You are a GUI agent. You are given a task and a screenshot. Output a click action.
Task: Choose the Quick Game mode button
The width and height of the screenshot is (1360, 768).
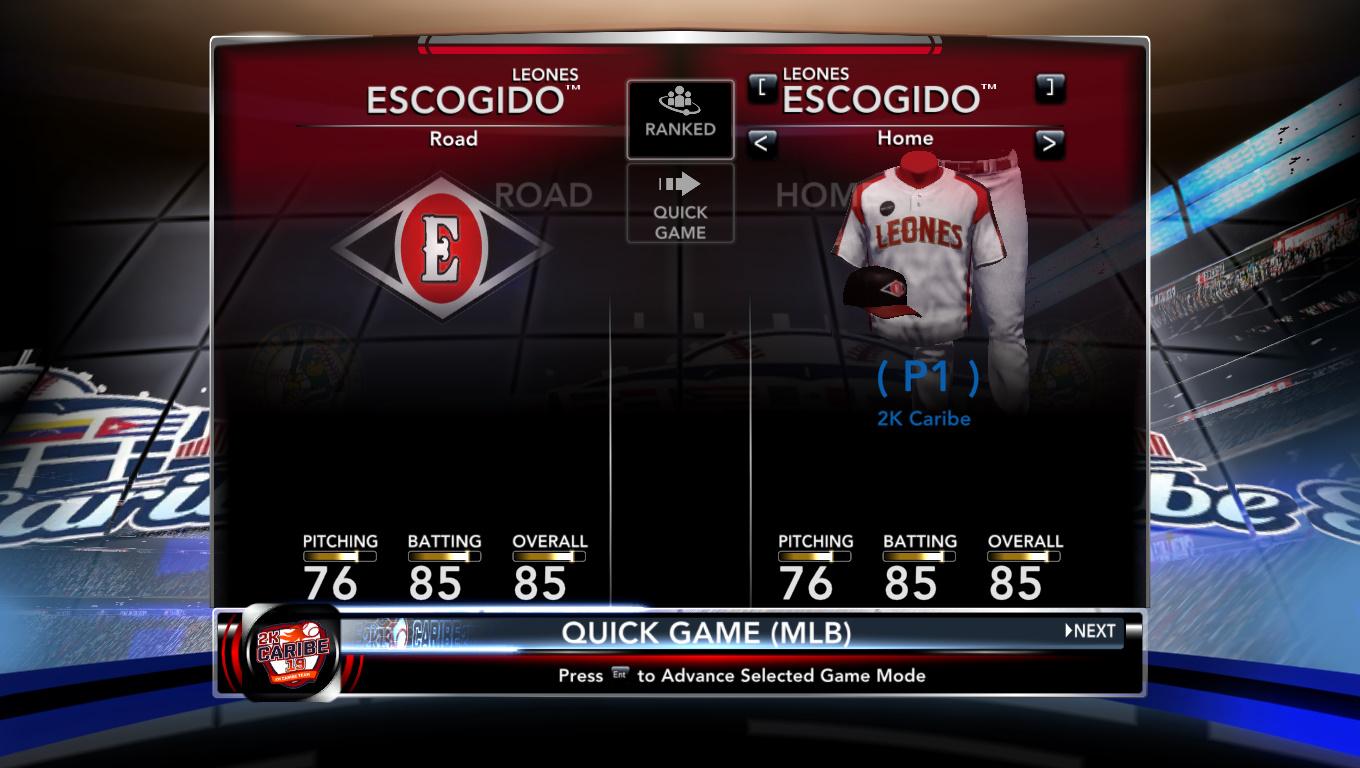point(680,204)
